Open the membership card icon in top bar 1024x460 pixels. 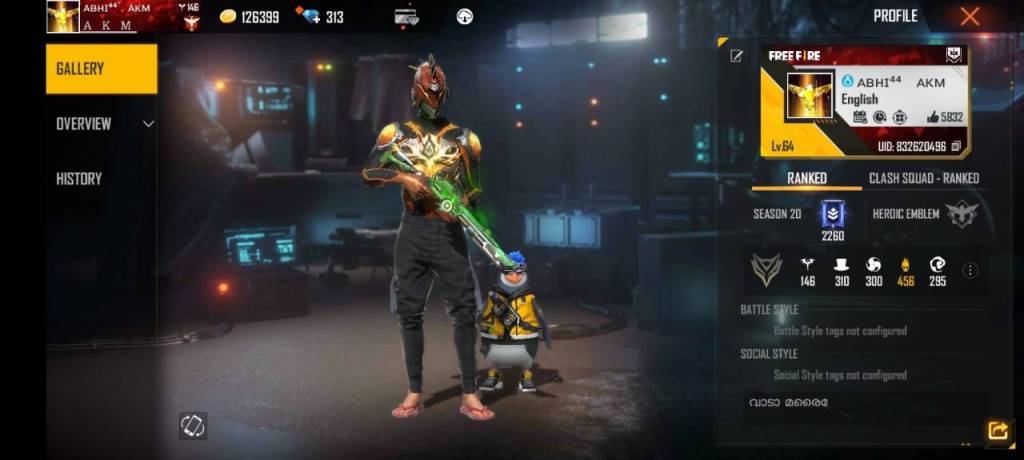[x=406, y=16]
